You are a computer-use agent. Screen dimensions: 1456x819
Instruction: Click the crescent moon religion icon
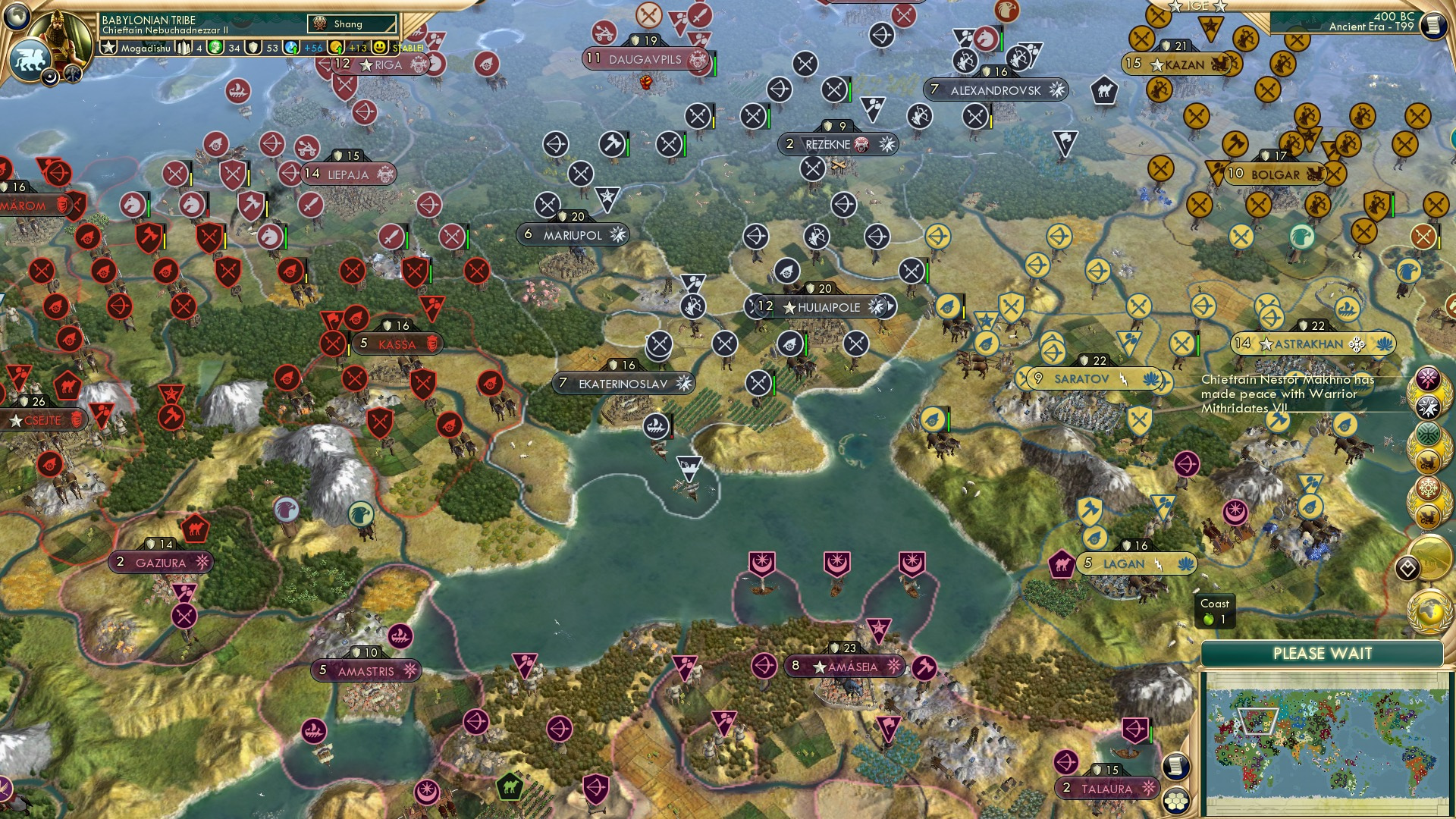click(50, 78)
